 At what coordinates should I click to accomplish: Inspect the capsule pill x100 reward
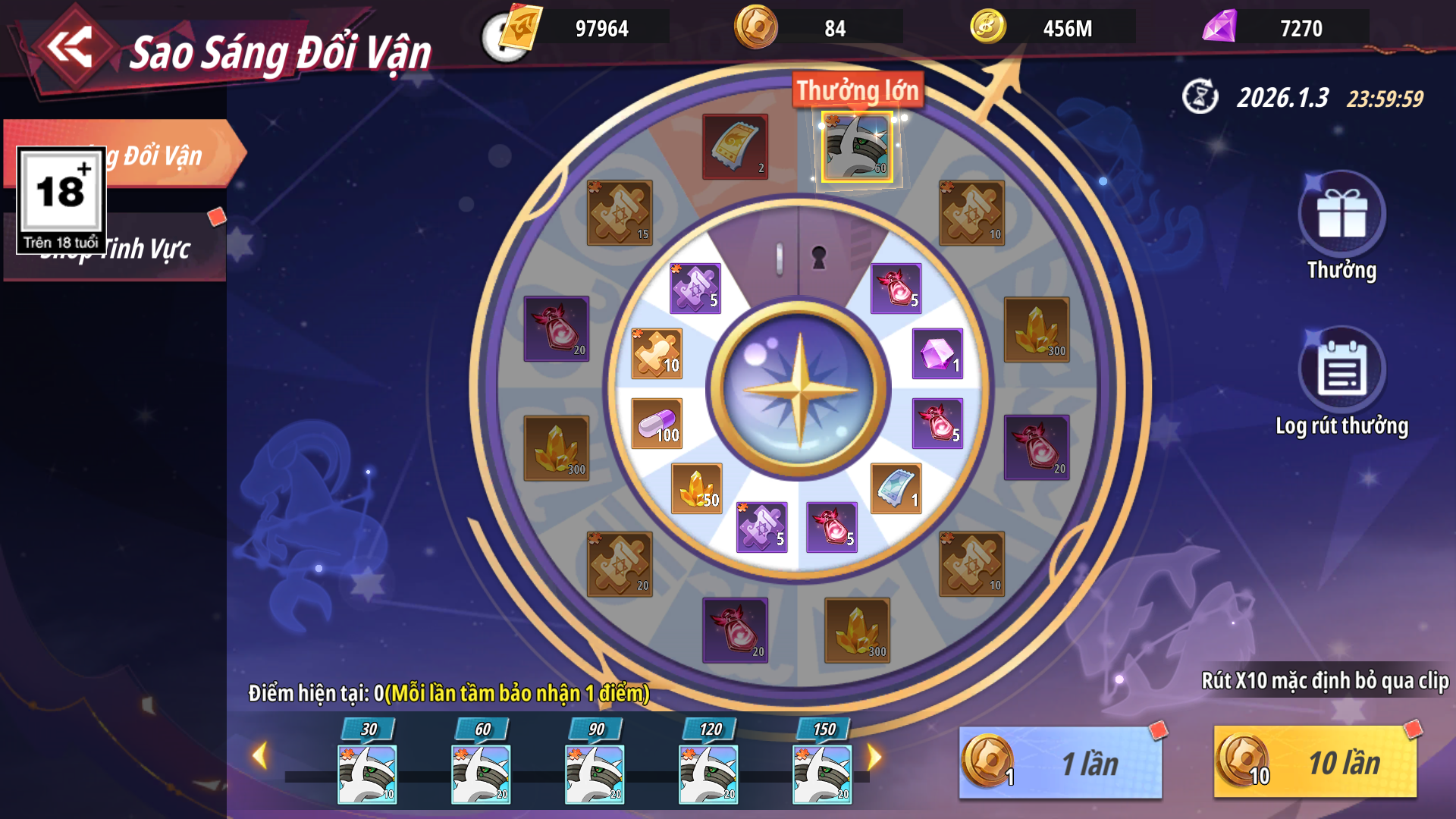pyautogui.click(x=657, y=423)
